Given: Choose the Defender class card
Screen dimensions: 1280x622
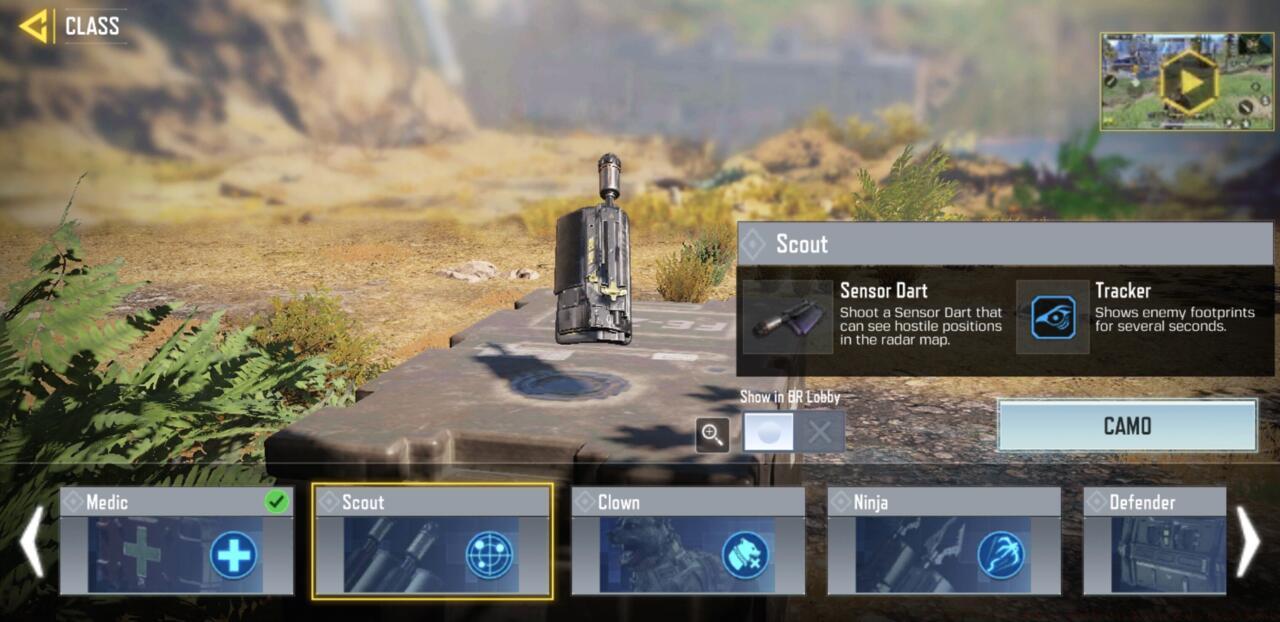Looking at the screenshot, I should coord(1154,541).
